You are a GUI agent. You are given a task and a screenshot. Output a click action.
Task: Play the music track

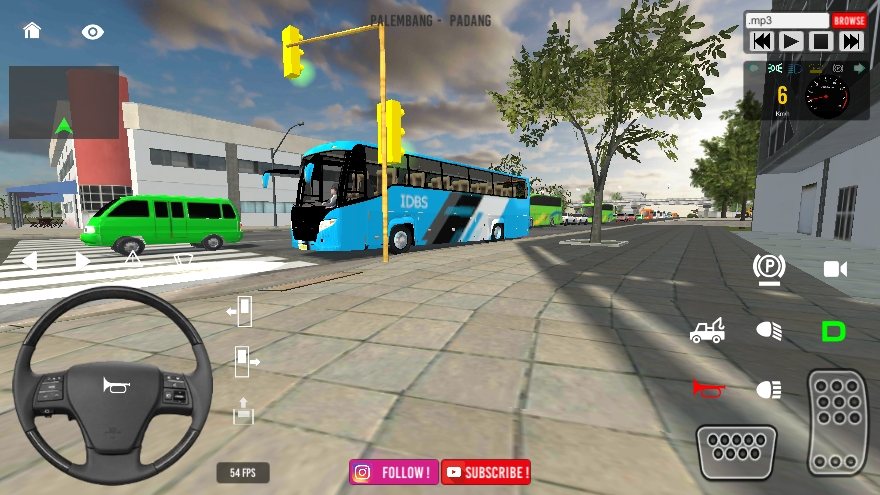791,41
